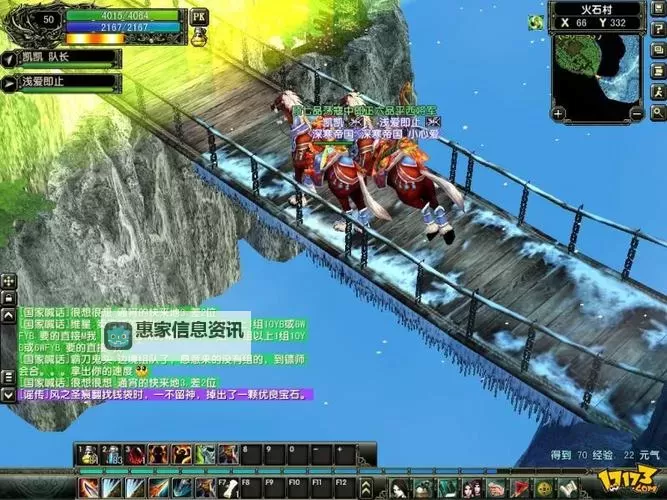Zoom in the minimap with plus button
The image size is (667, 500).
pyautogui.click(x=559, y=113)
